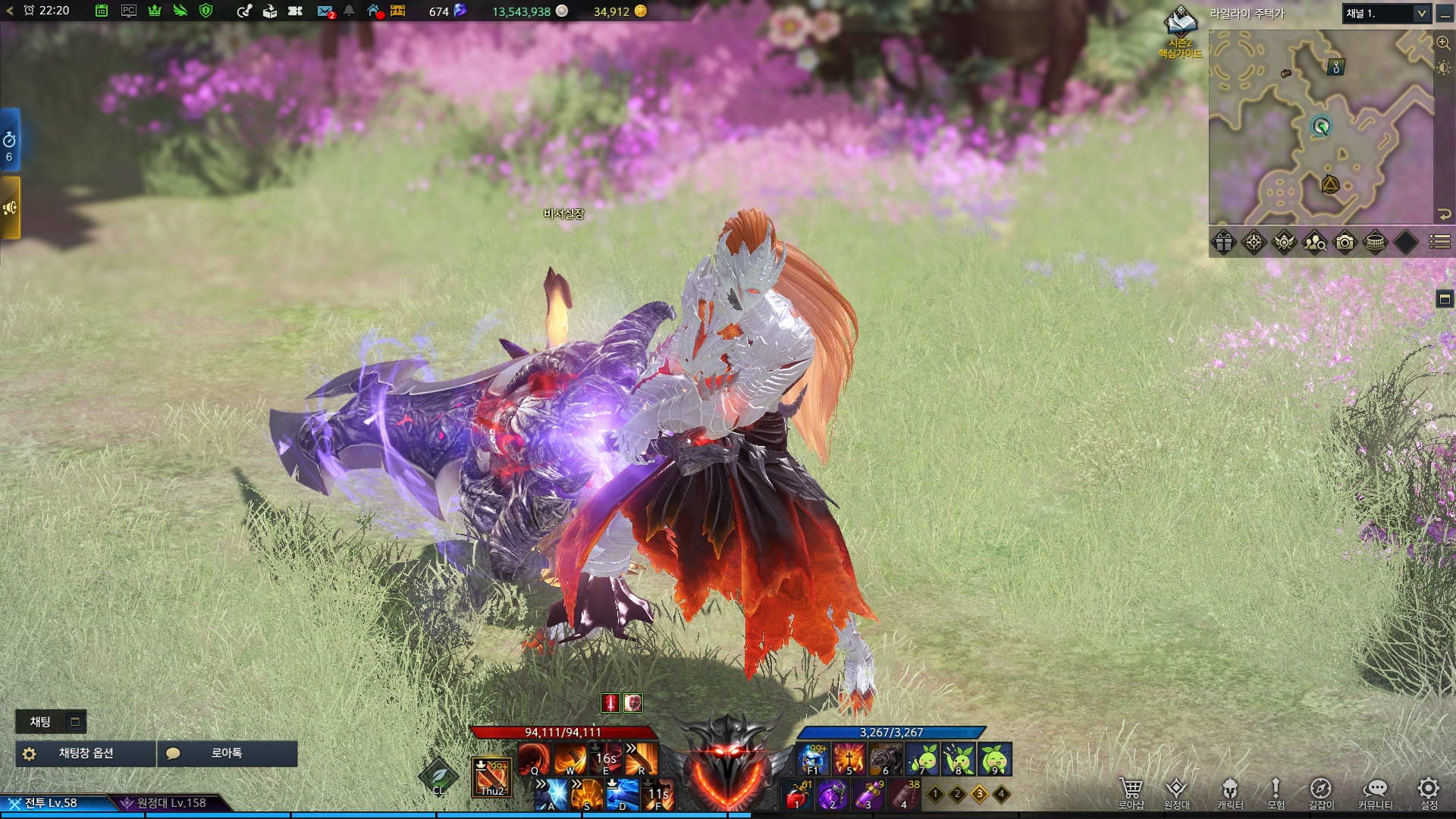Activate the Q skill on the hotbar
The width and height of the screenshot is (1456, 819).
[x=534, y=758]
